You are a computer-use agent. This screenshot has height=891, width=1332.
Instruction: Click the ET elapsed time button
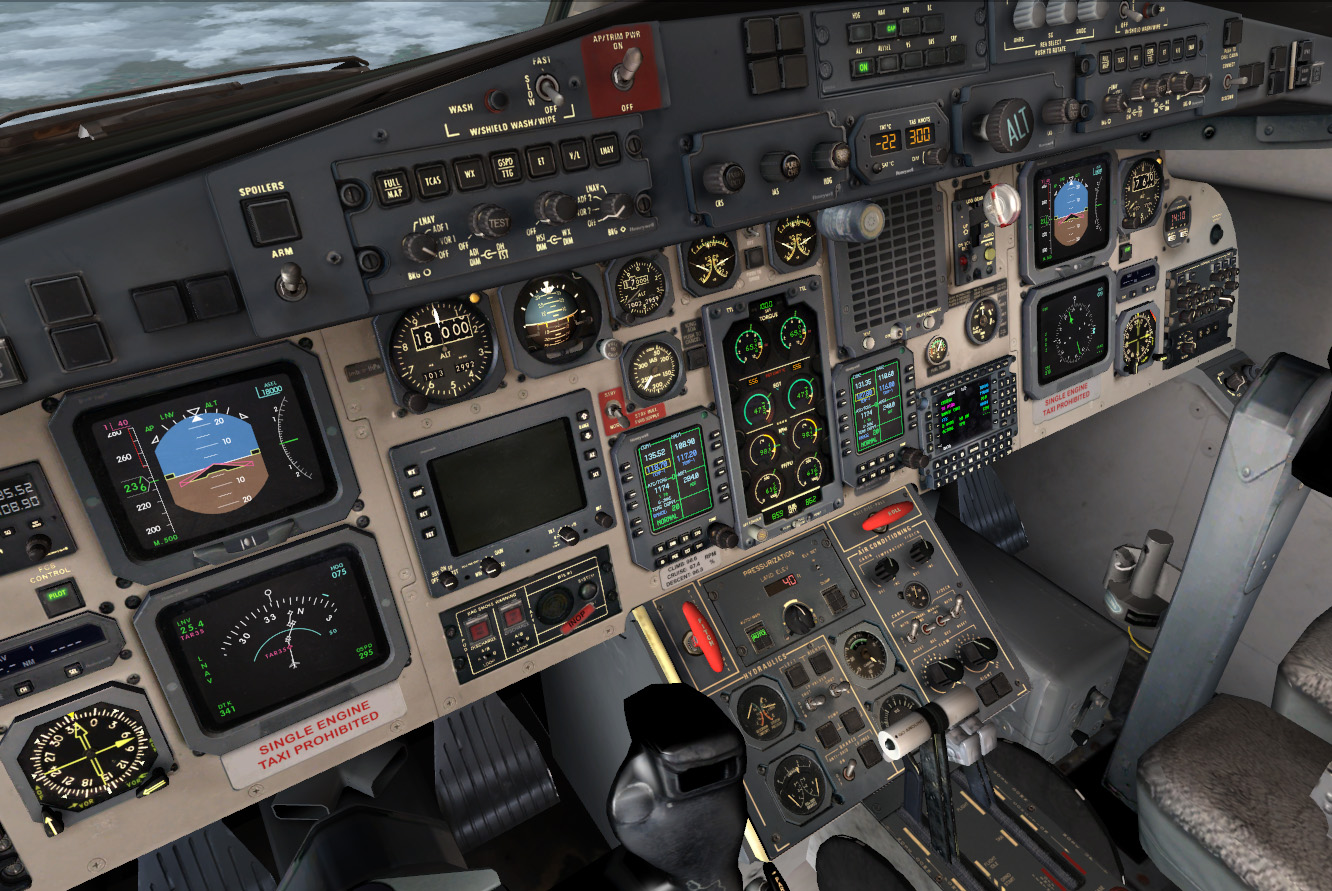click(x=541, y=160)
